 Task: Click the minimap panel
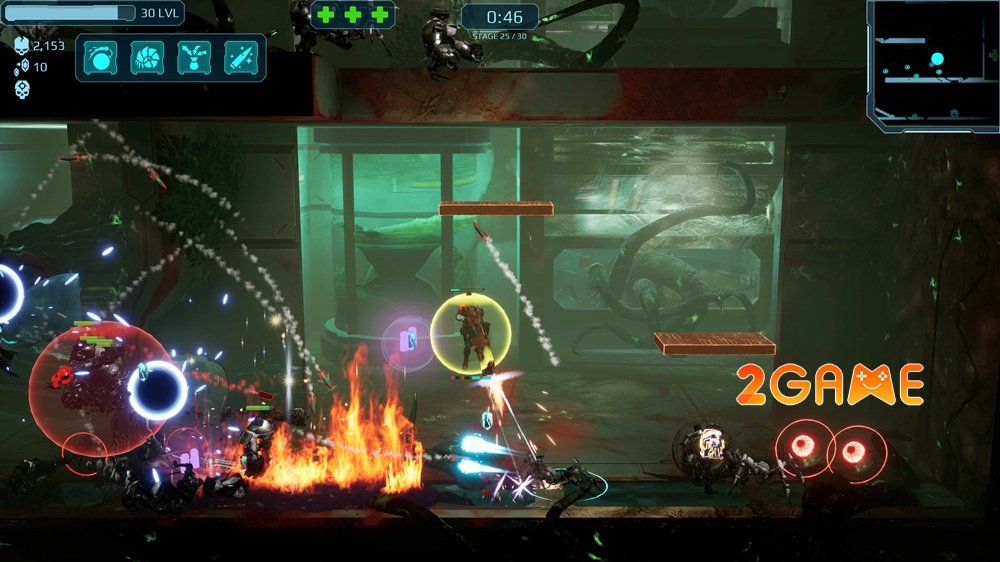tap(930, 65)
